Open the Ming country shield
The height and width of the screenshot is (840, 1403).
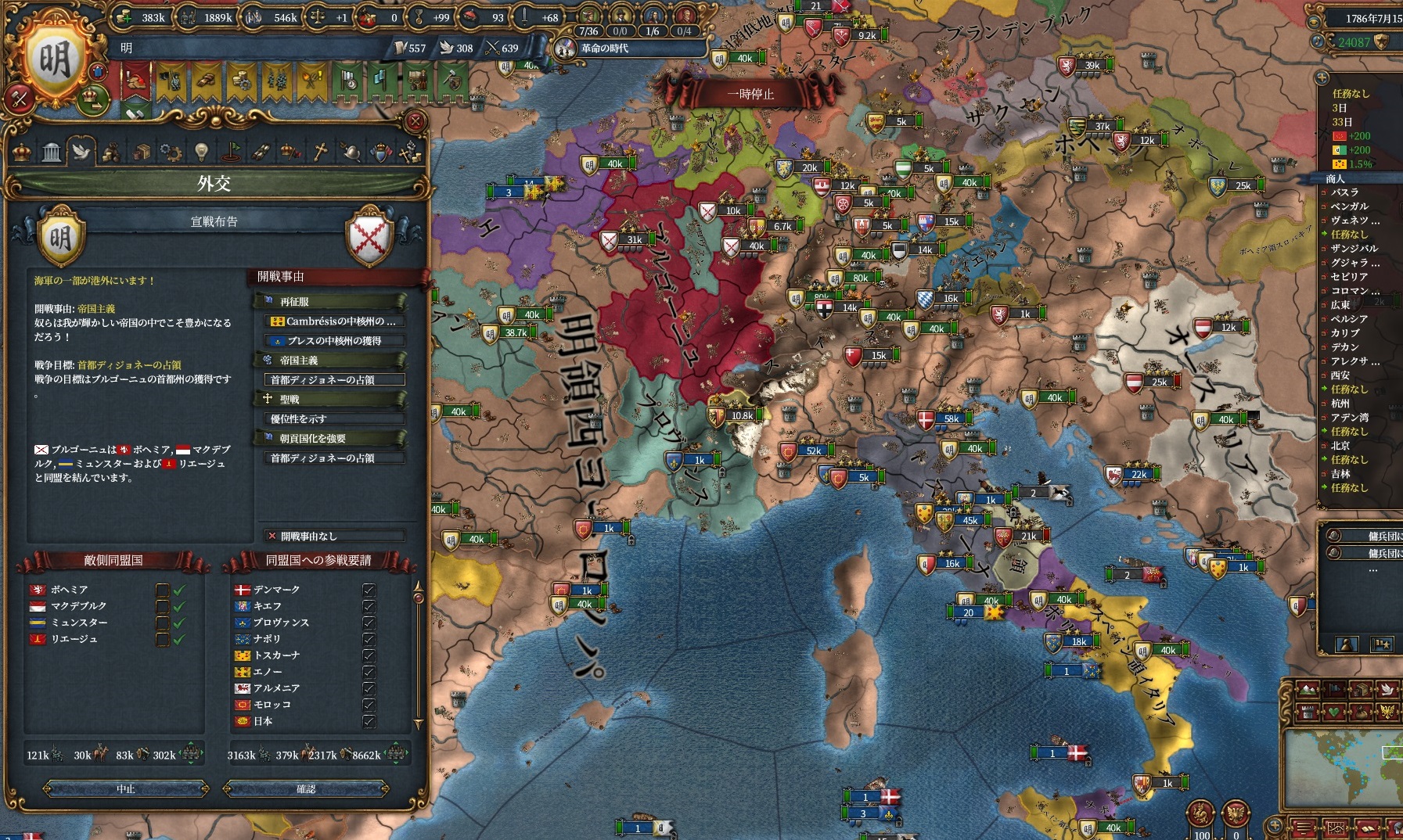[x=55, y=60]
